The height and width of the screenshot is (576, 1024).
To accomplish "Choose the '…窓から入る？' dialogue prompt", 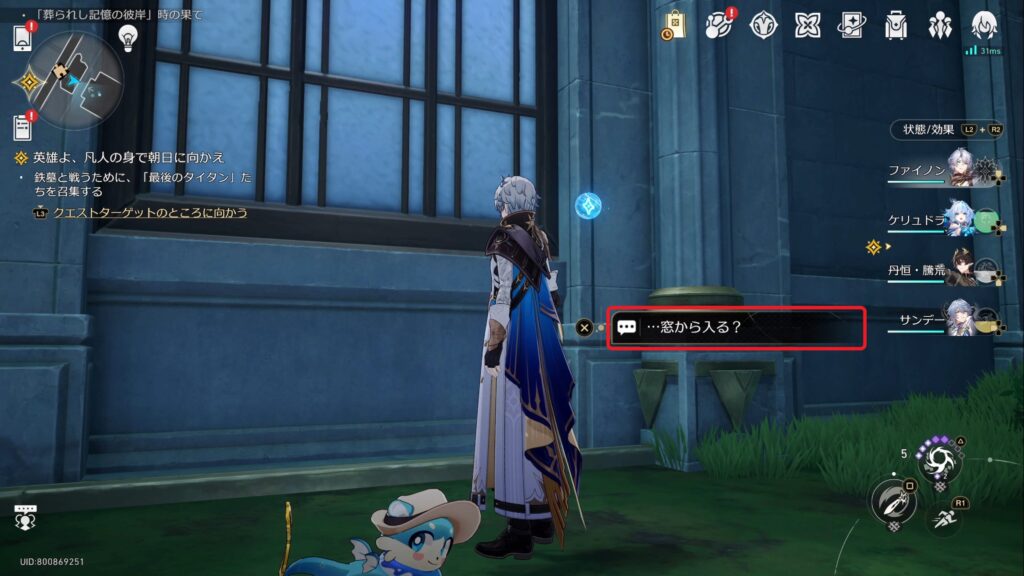I will 736,328.
